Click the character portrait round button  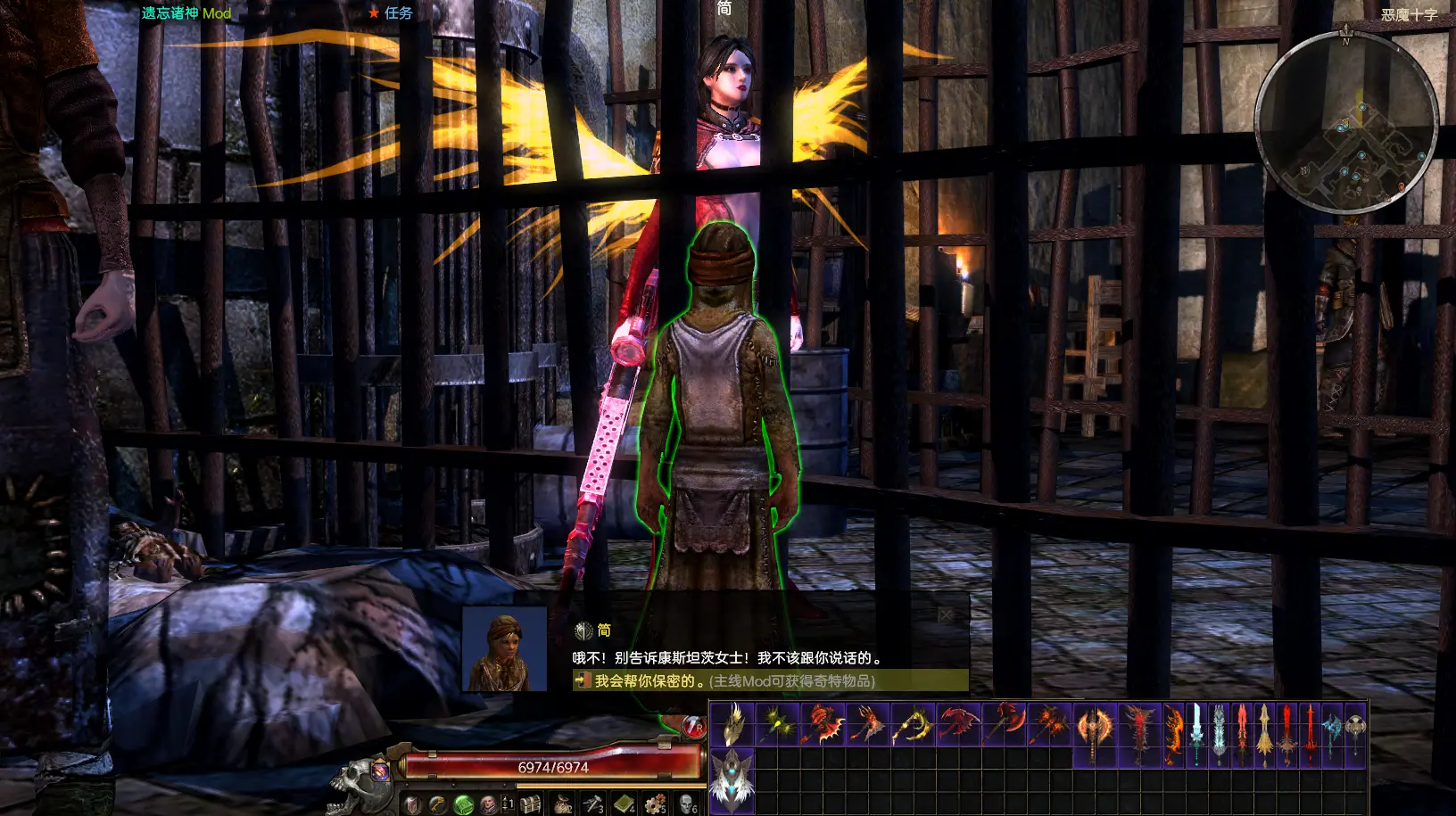[488, 804]
